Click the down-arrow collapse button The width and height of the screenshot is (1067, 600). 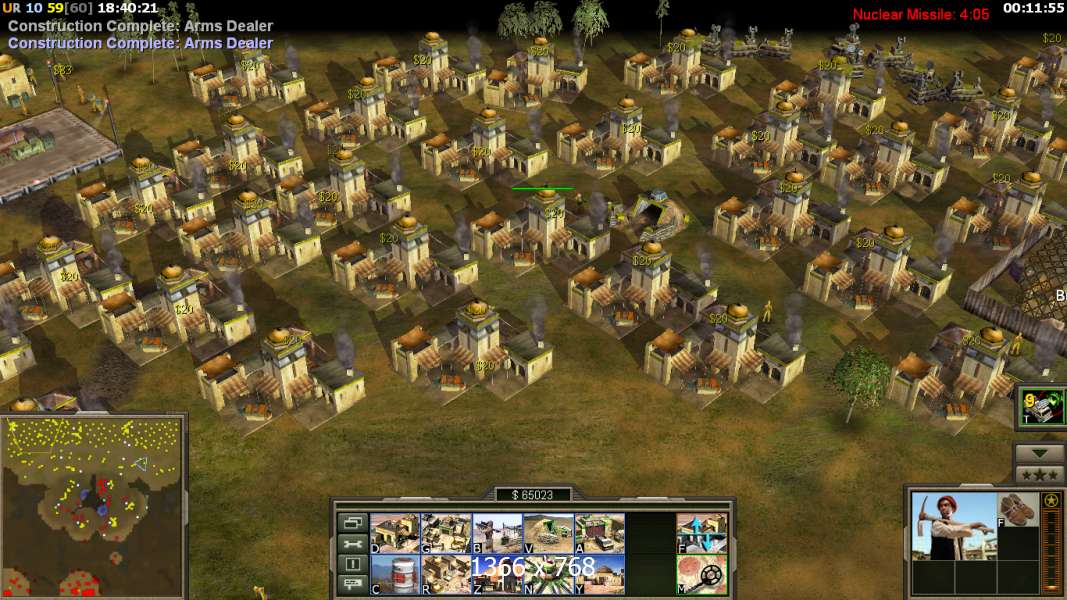coord(1039,453)
